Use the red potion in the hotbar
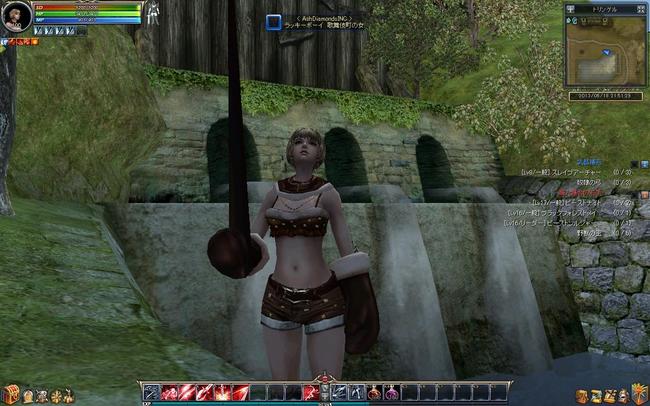Viewport: 650px width, 406px height. coord(373,392)
